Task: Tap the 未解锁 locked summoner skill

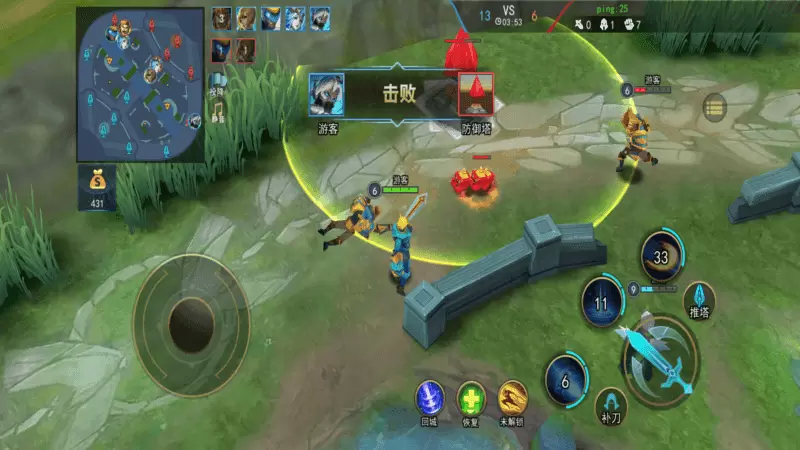Action: pos(513,398)
